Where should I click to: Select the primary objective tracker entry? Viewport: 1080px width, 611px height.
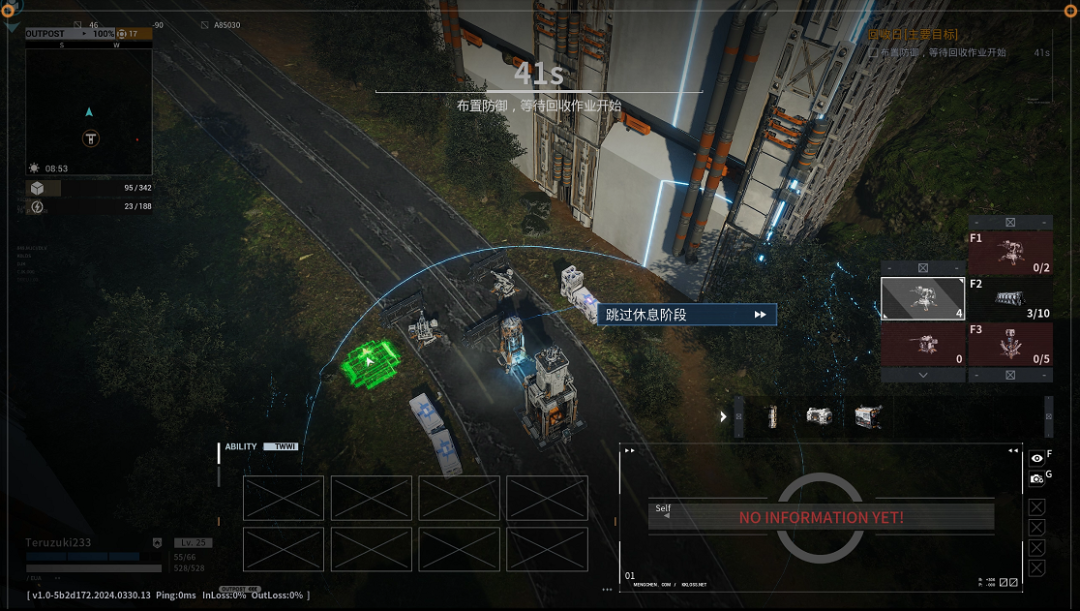(x=940, y=52)
